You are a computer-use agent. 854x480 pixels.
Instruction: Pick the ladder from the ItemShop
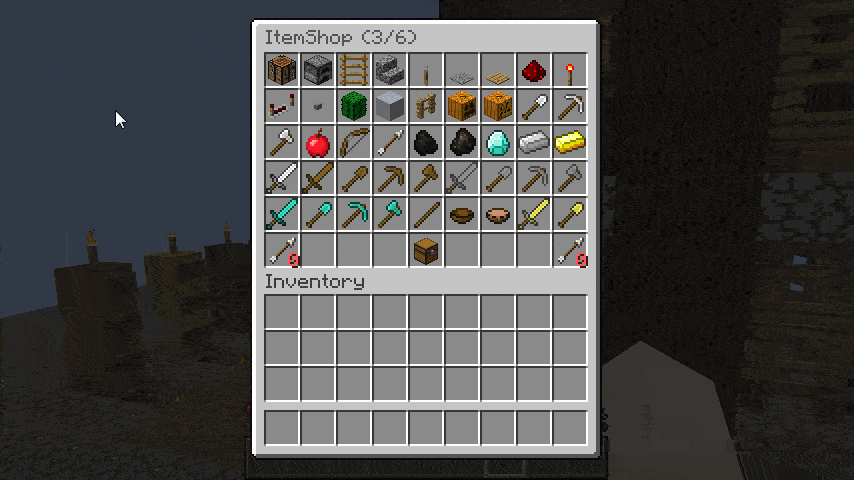(x=354, y=71)
